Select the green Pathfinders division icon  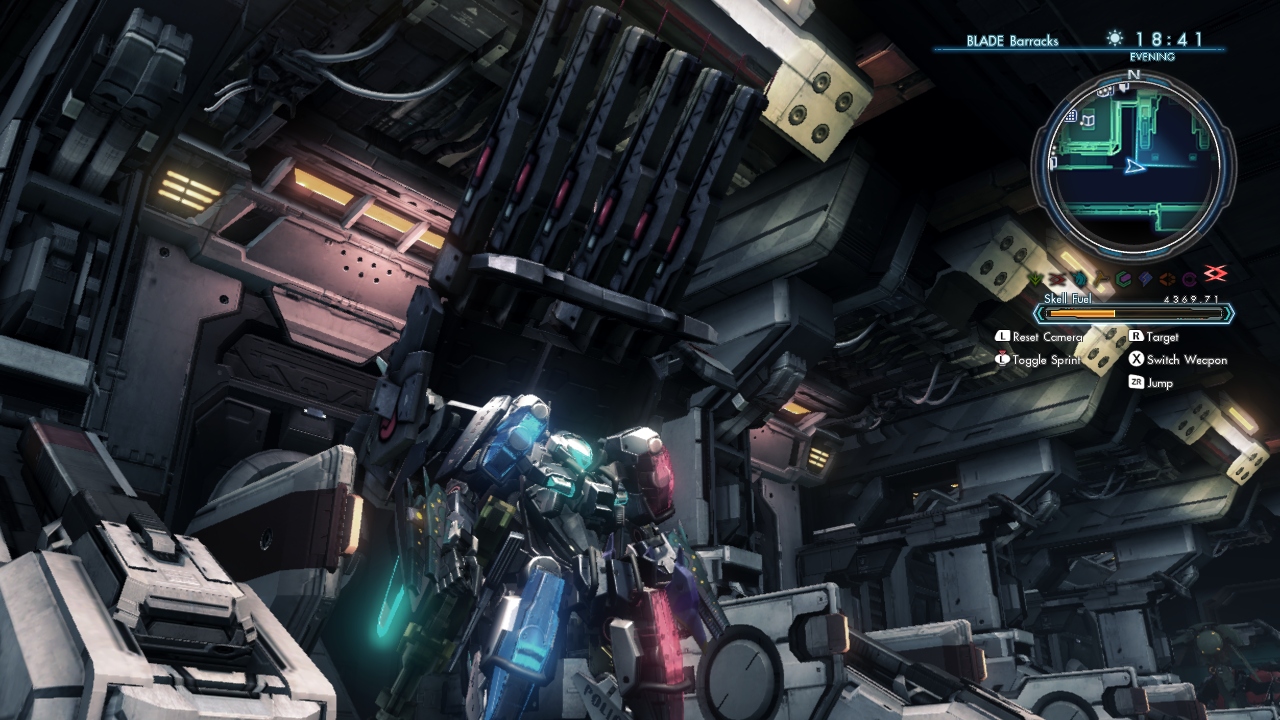point(1035,279)
